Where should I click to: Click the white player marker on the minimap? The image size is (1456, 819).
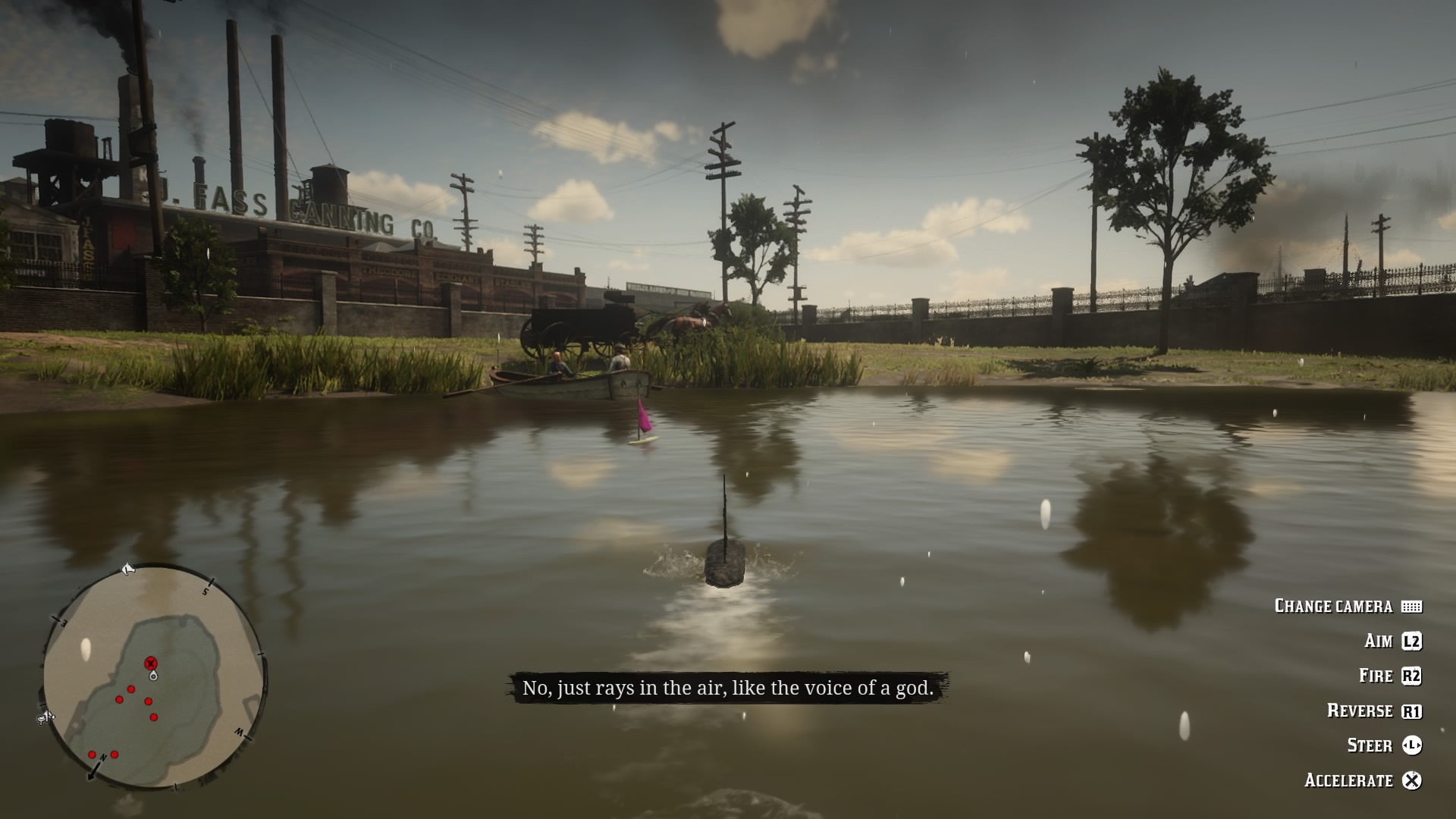(x=153, y=675)
